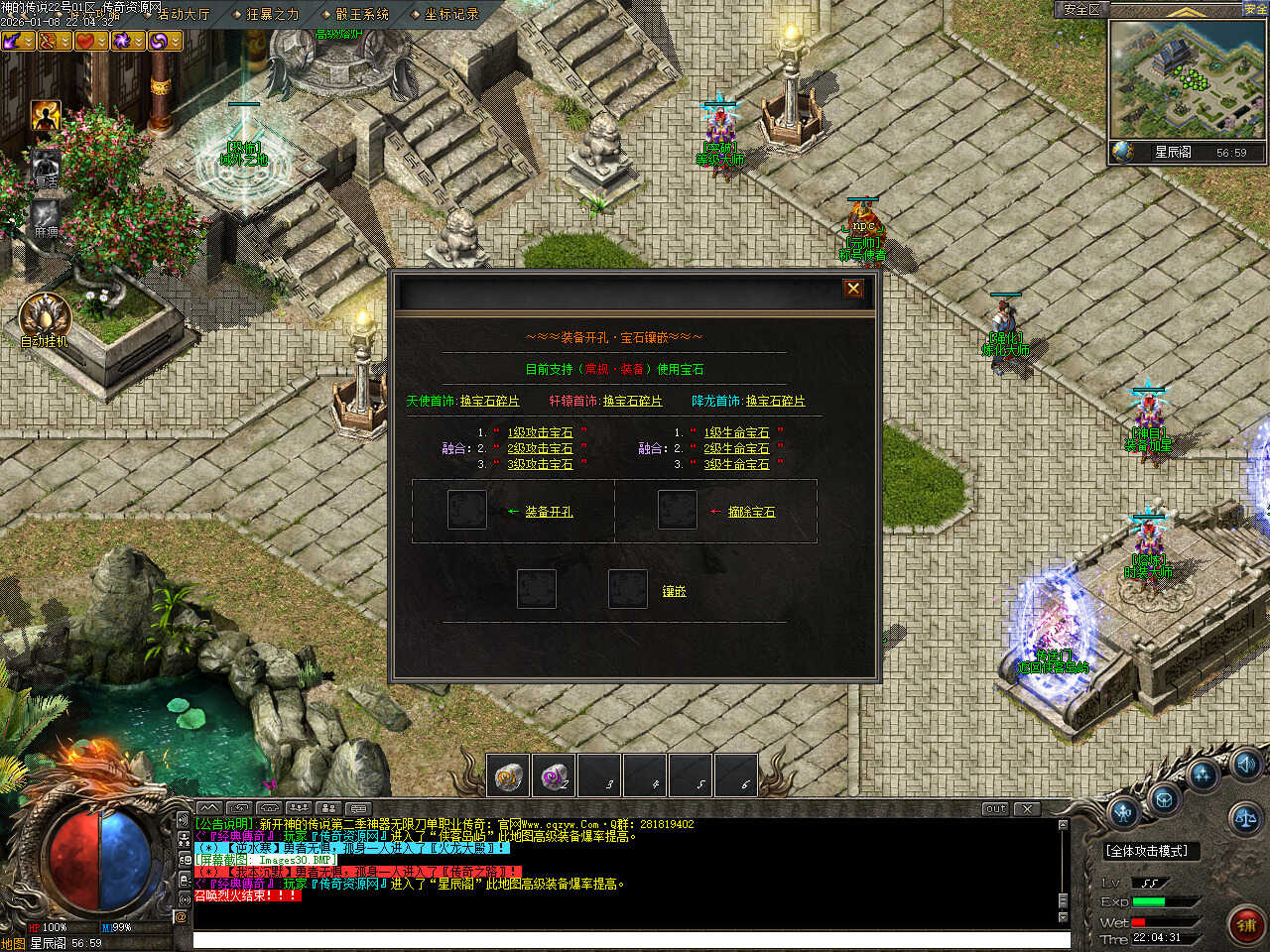Exchange gem fragments for 轩辕首饰
This screenshot has height=952, width=1270.
pos(632,402)
